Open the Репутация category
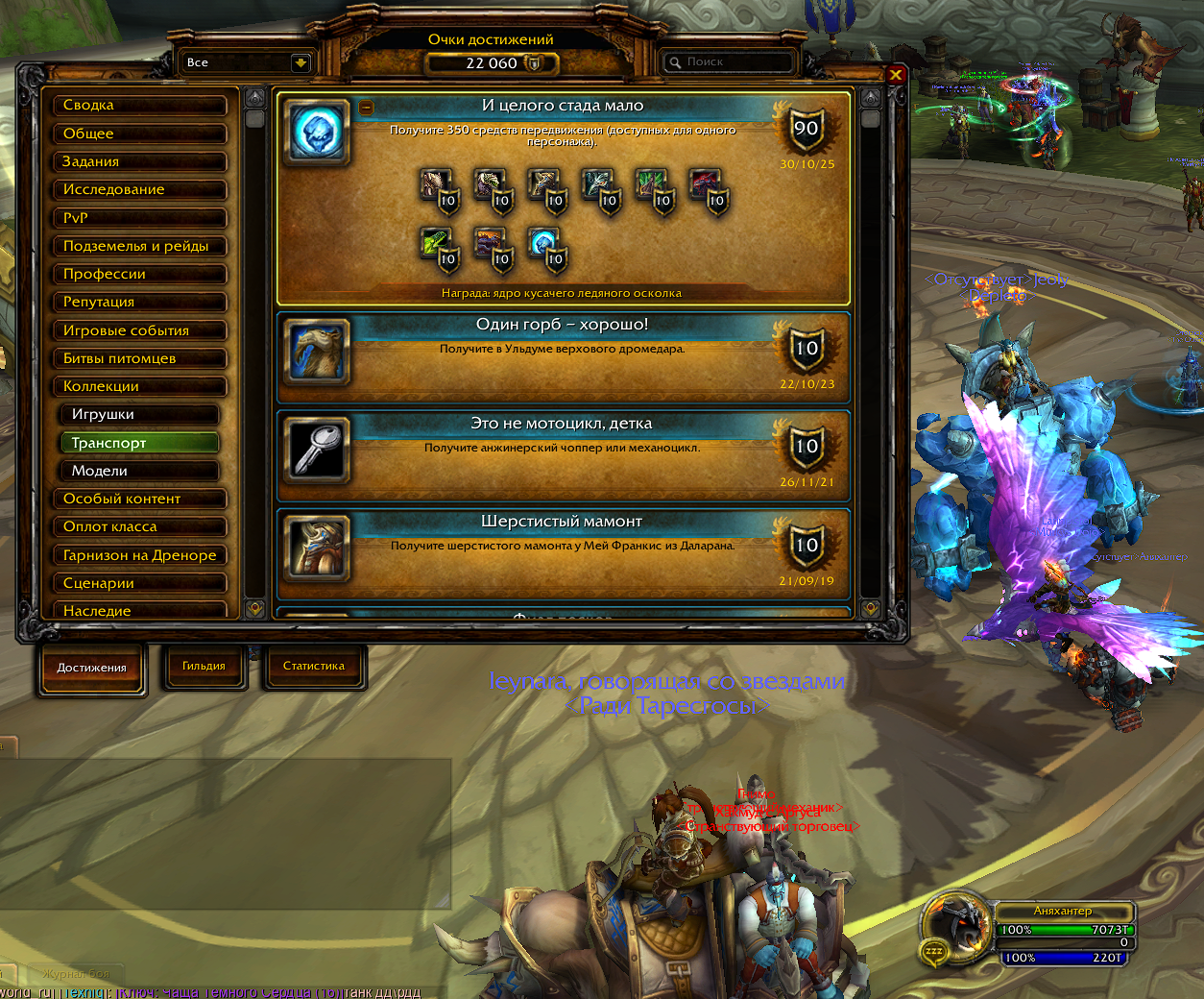Viewport: 1204px width, 999px height. (x=139, y=302)
